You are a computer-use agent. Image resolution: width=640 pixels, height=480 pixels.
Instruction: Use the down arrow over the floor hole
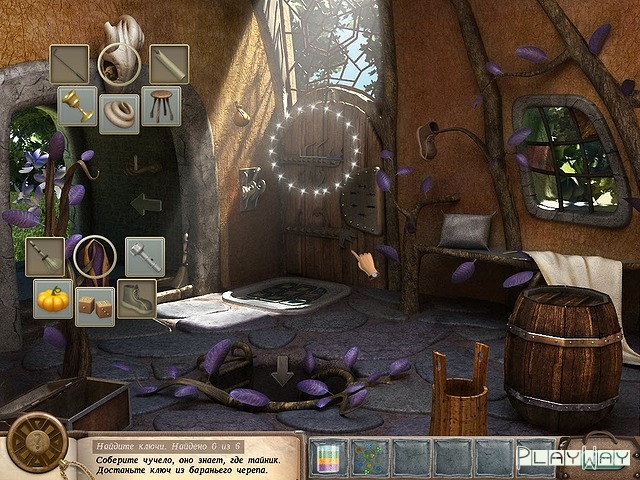[x=283, y=372]
